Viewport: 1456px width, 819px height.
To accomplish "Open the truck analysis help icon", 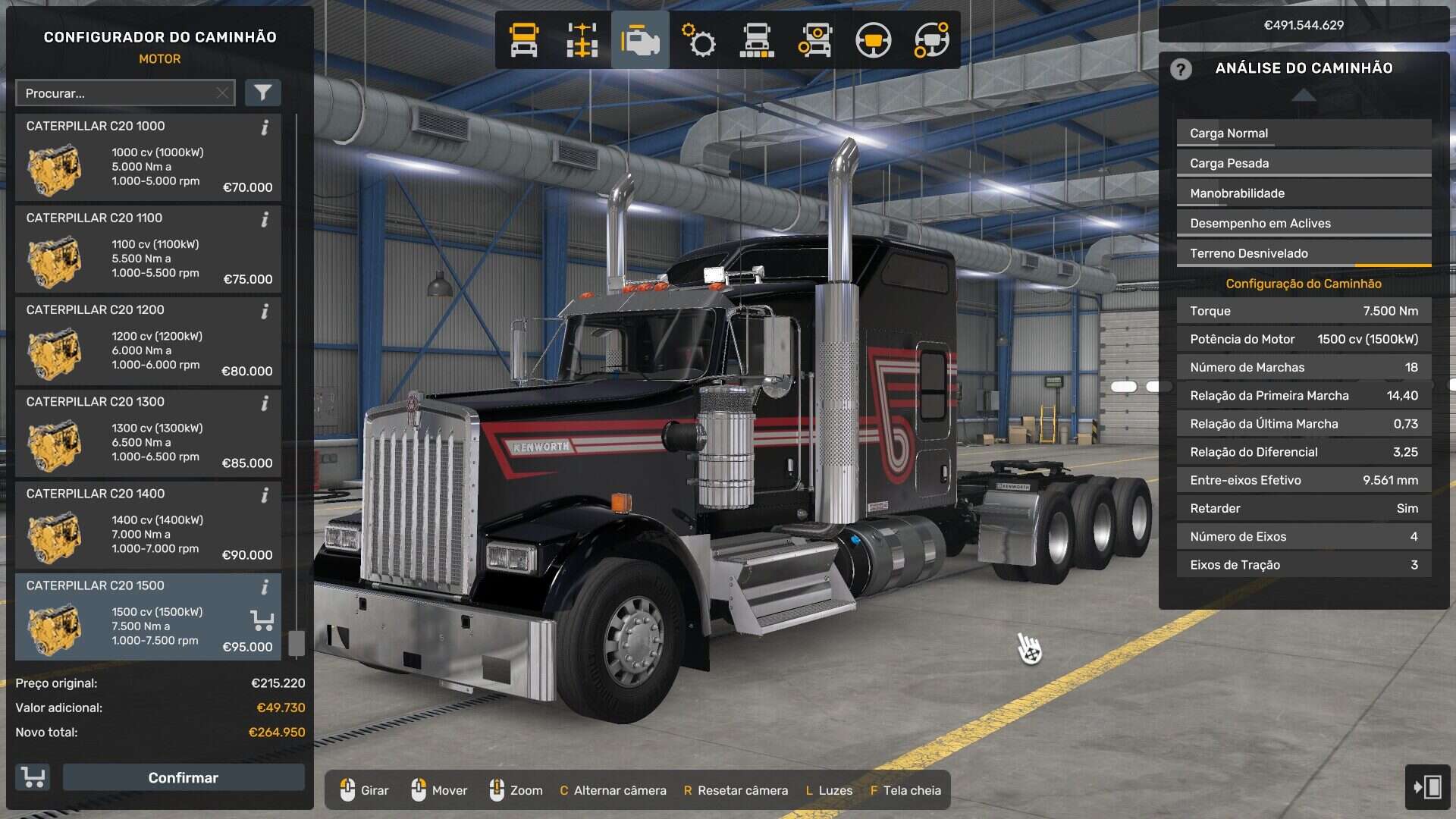I will [1180, 69].
